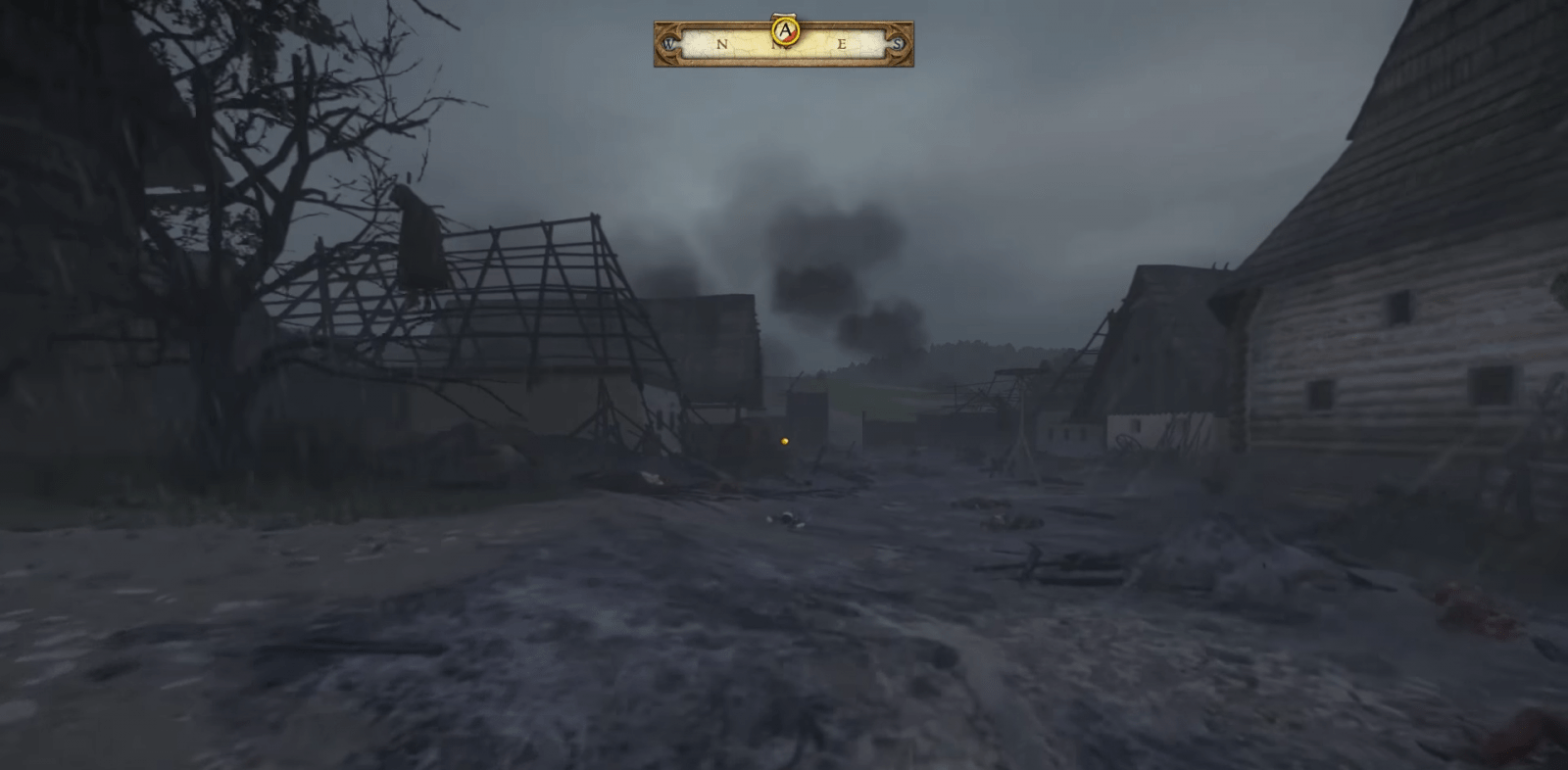This screenshot has height=770, width=1568.
Task: Select the N letter on the compass bar
Action: 722,43
